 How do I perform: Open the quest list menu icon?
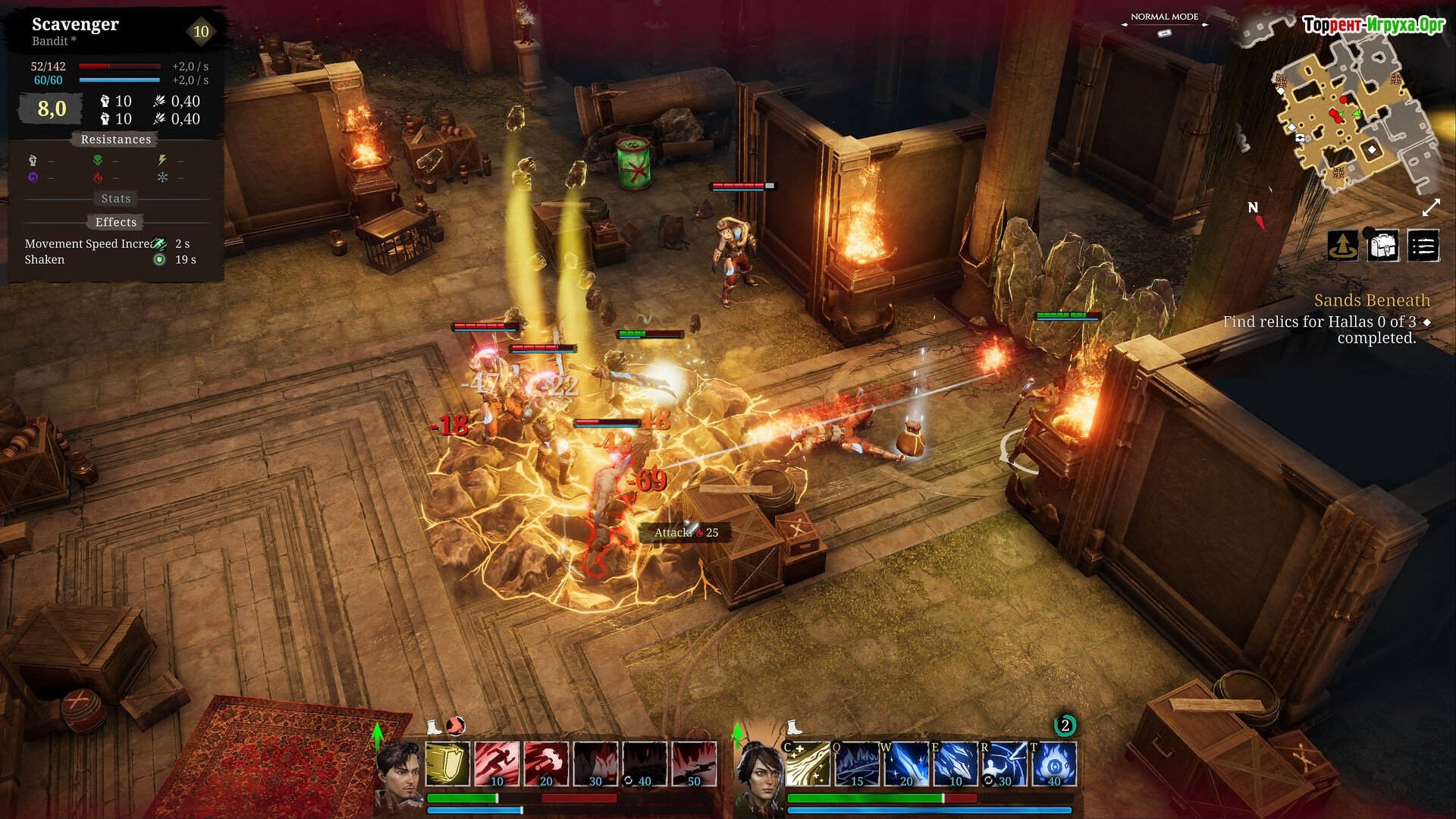tap(1423, 246)
